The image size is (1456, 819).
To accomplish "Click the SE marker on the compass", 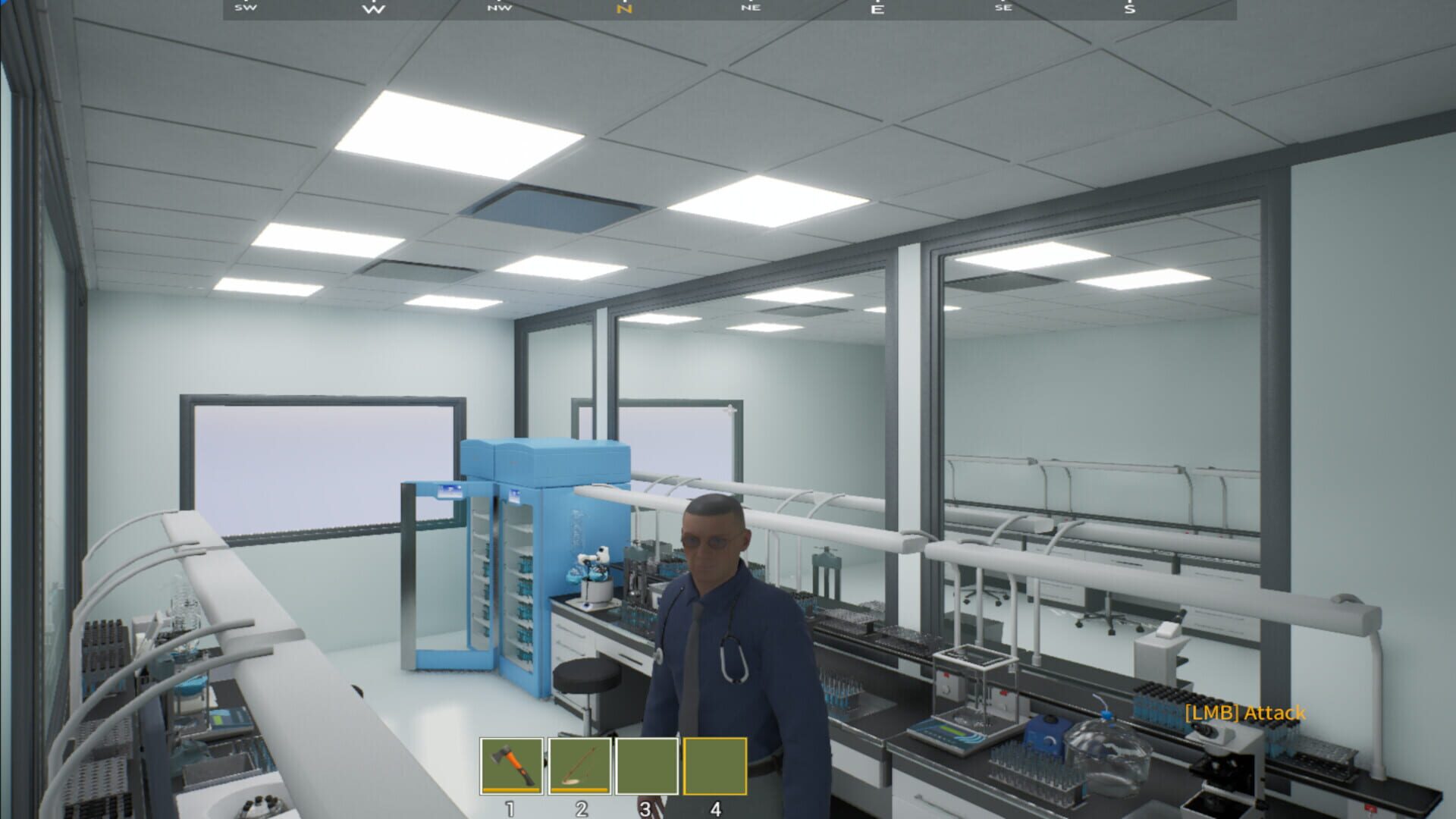I will [1004, 9].
